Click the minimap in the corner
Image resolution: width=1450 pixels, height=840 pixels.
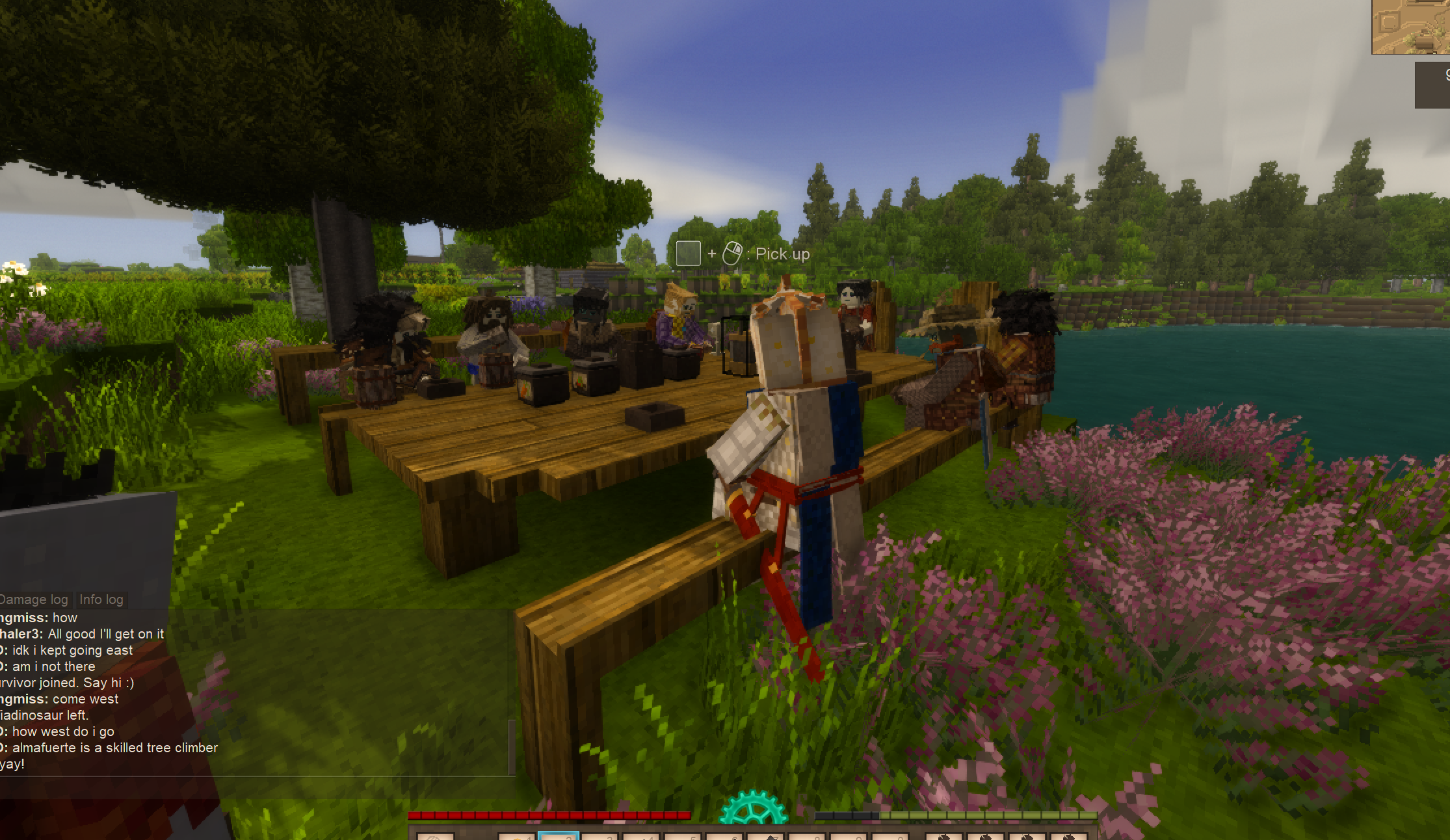click(1411, 27)
